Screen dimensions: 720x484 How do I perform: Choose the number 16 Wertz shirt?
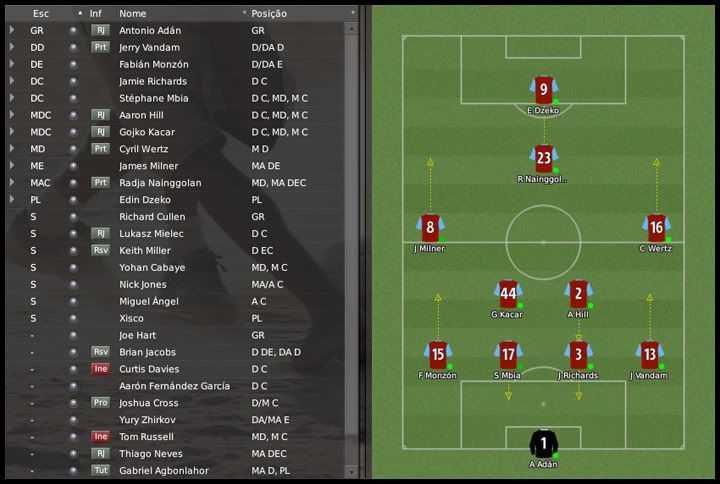[x=656, y=227]
